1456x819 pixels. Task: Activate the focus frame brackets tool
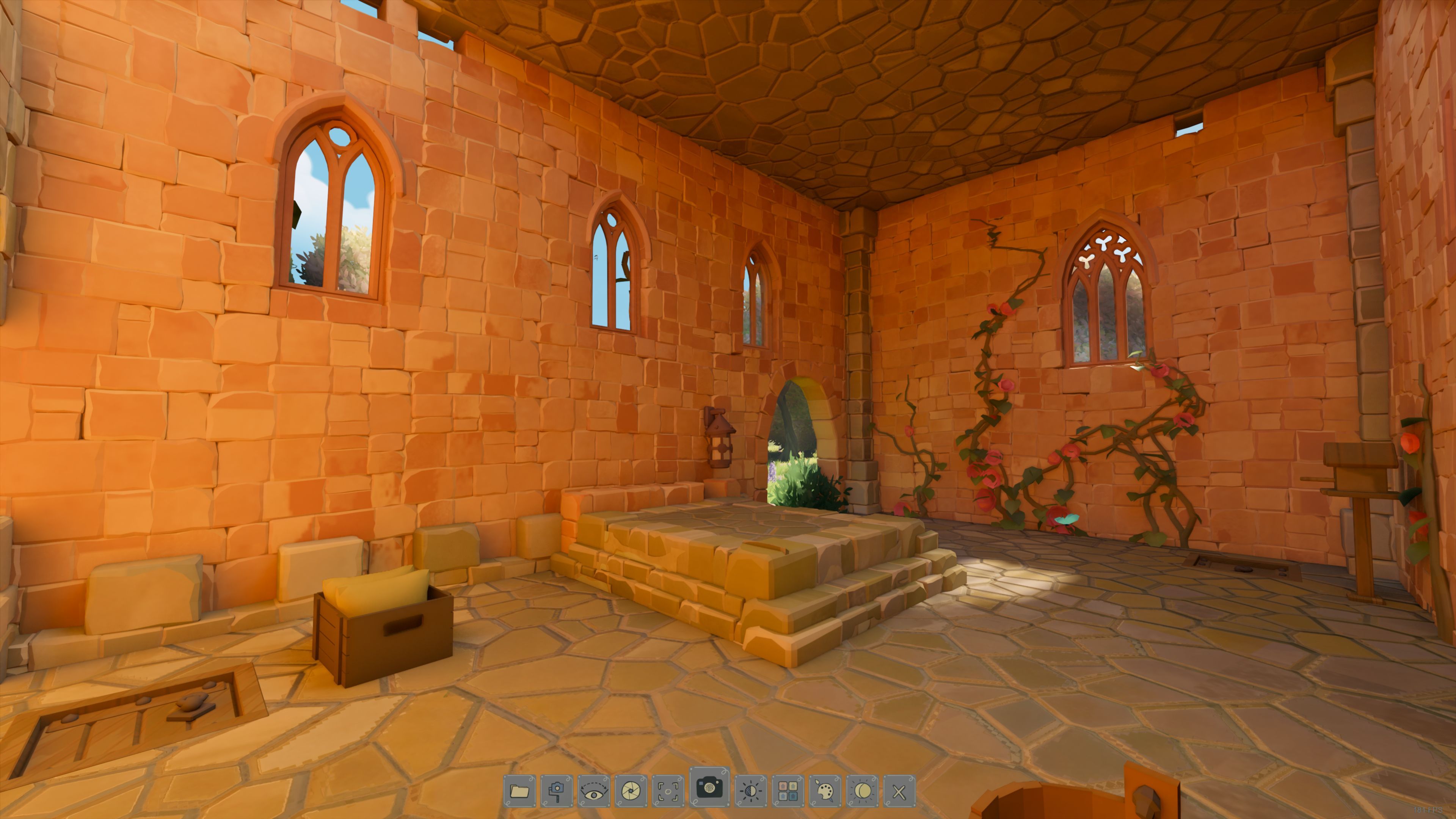[x=667, y=791]
